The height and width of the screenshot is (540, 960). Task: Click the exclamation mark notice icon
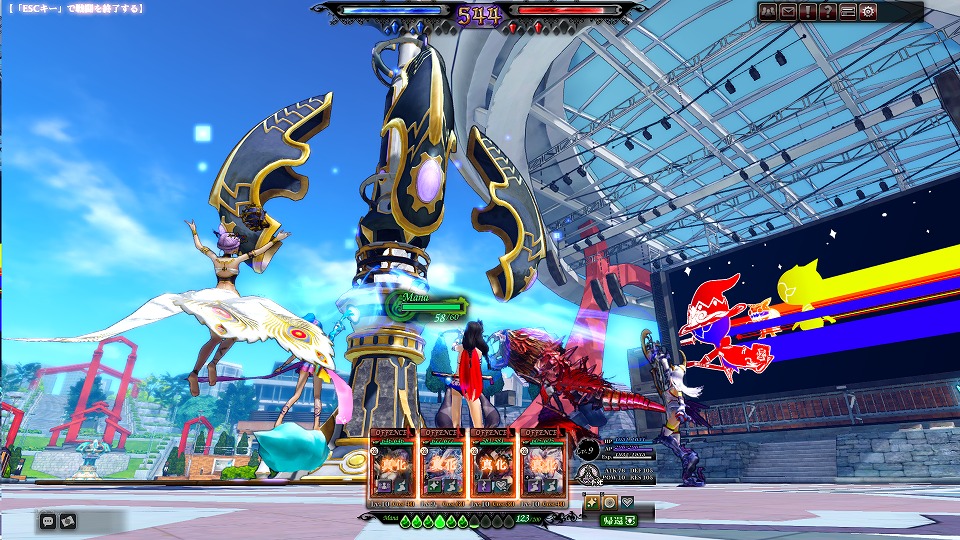click(x=808, y=12)
